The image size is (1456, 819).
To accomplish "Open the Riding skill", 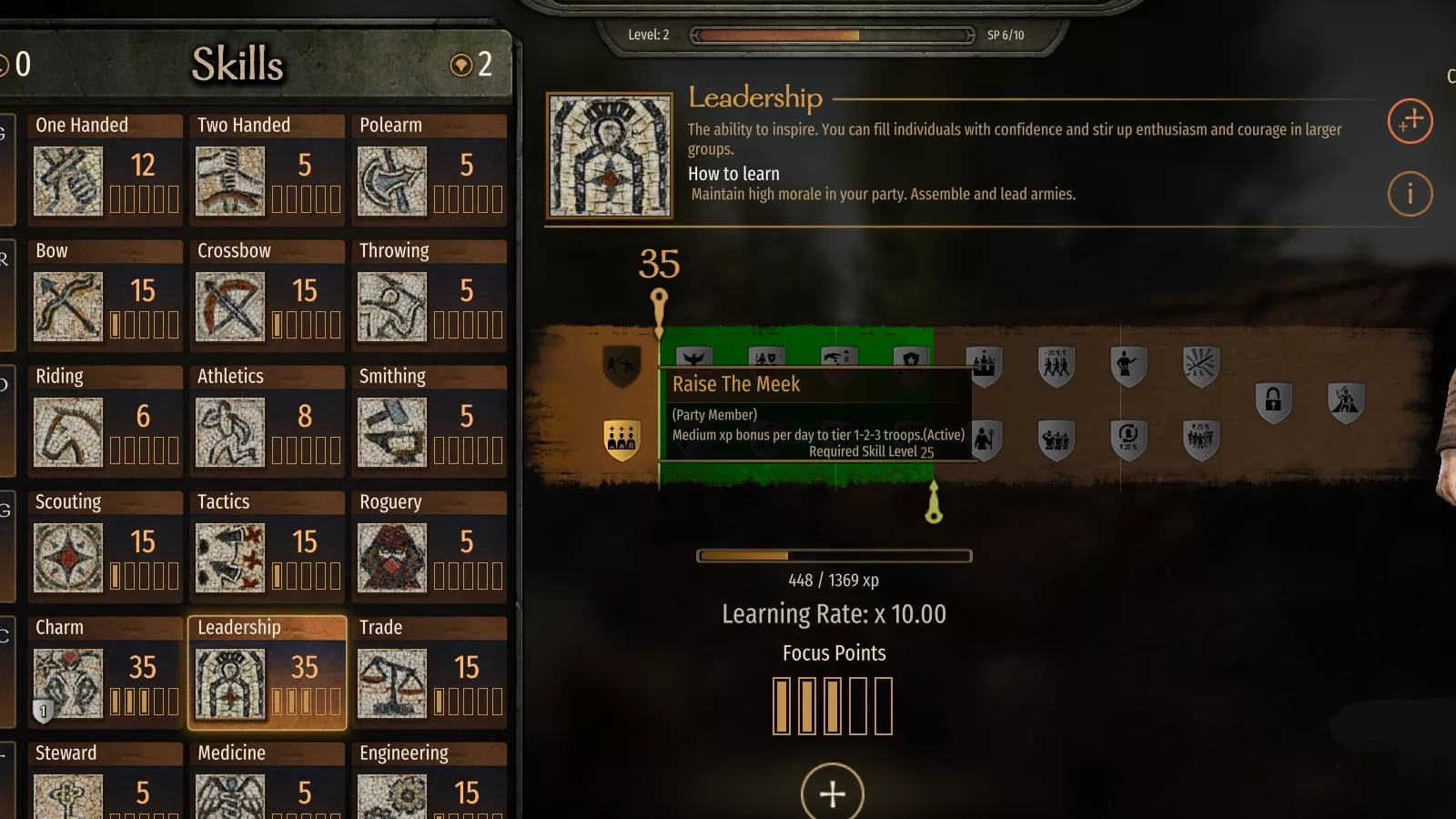I will click(x=106, y=420).
